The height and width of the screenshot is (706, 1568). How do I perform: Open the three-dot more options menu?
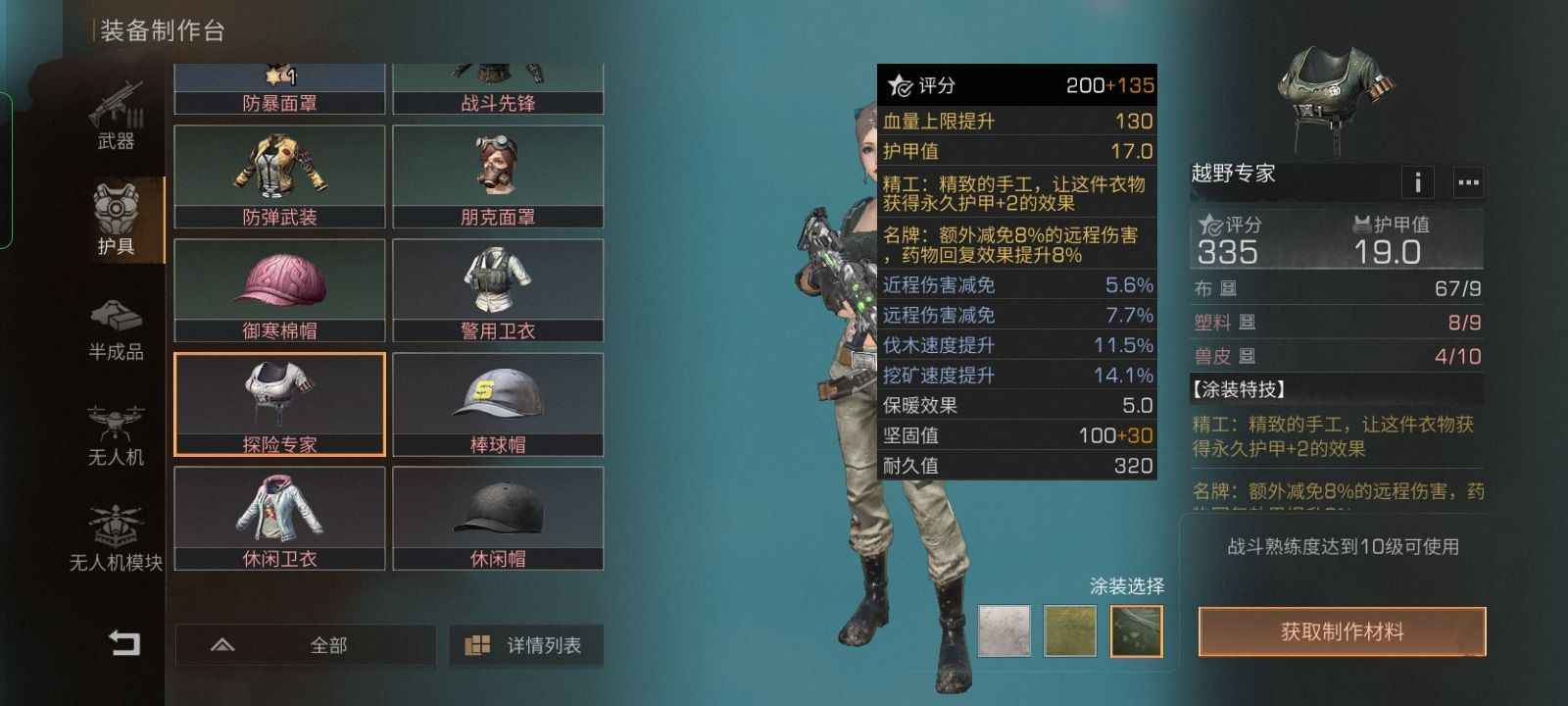pyautogui.click(x=1467, y=181)
